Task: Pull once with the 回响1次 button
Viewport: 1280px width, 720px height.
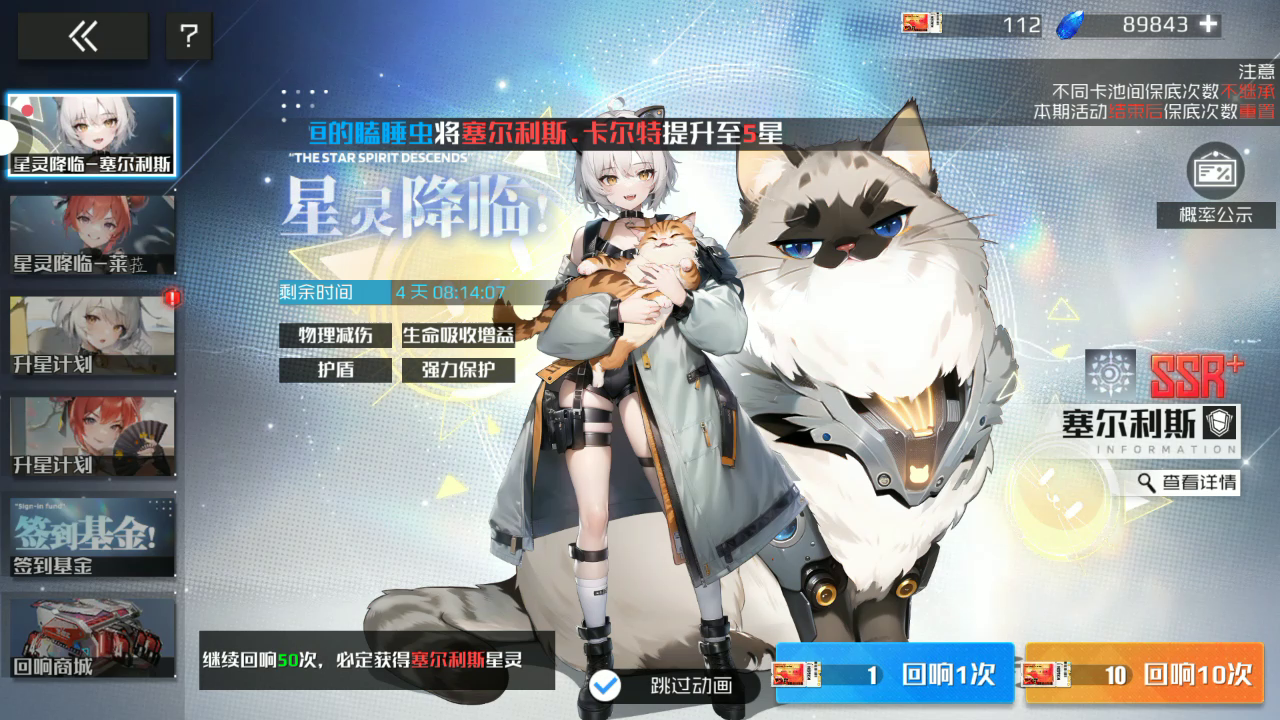Action: click(895, 674)
